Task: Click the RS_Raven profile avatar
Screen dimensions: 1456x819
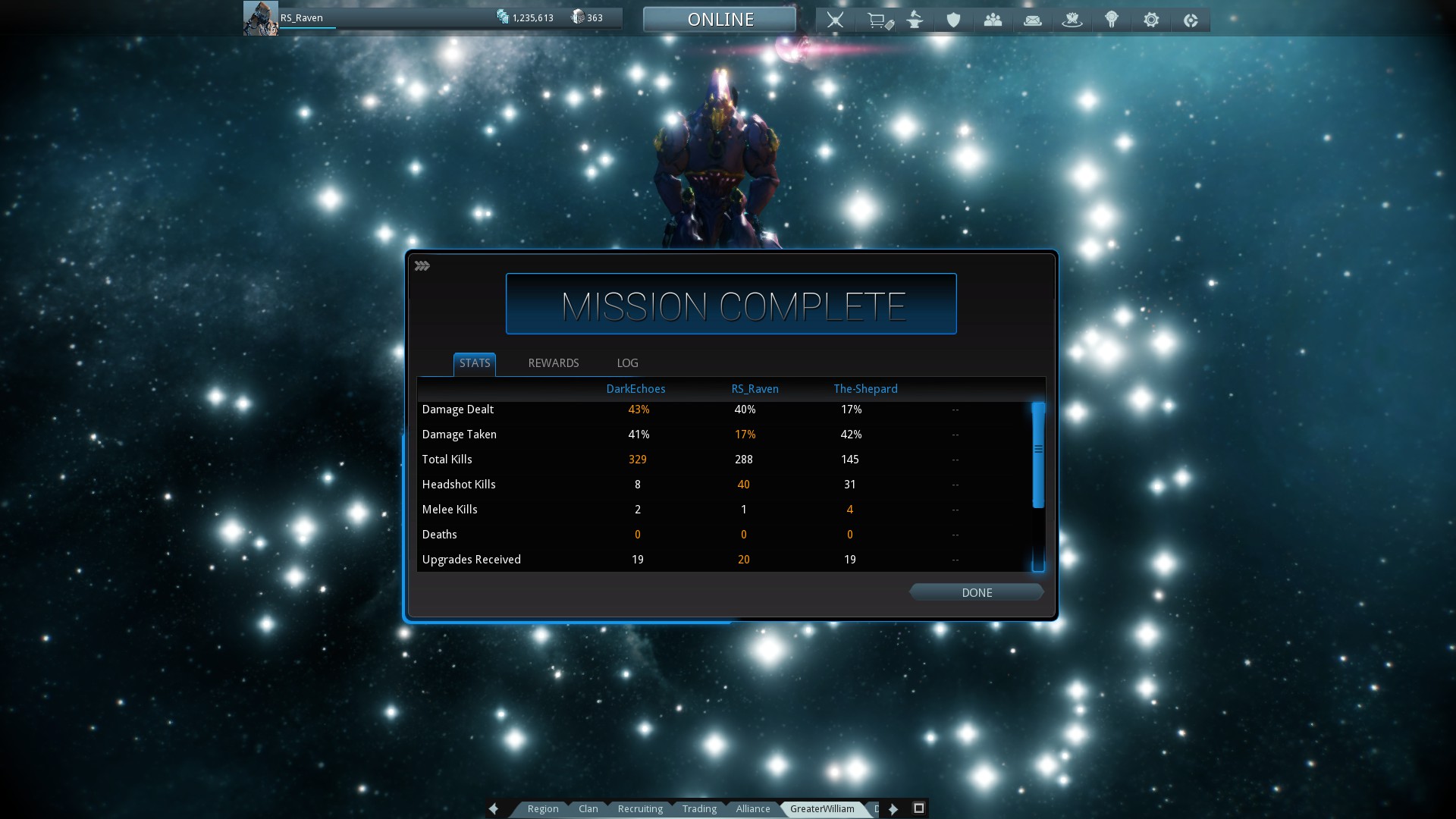Action: pyautogui.click(x=260, y=18)
